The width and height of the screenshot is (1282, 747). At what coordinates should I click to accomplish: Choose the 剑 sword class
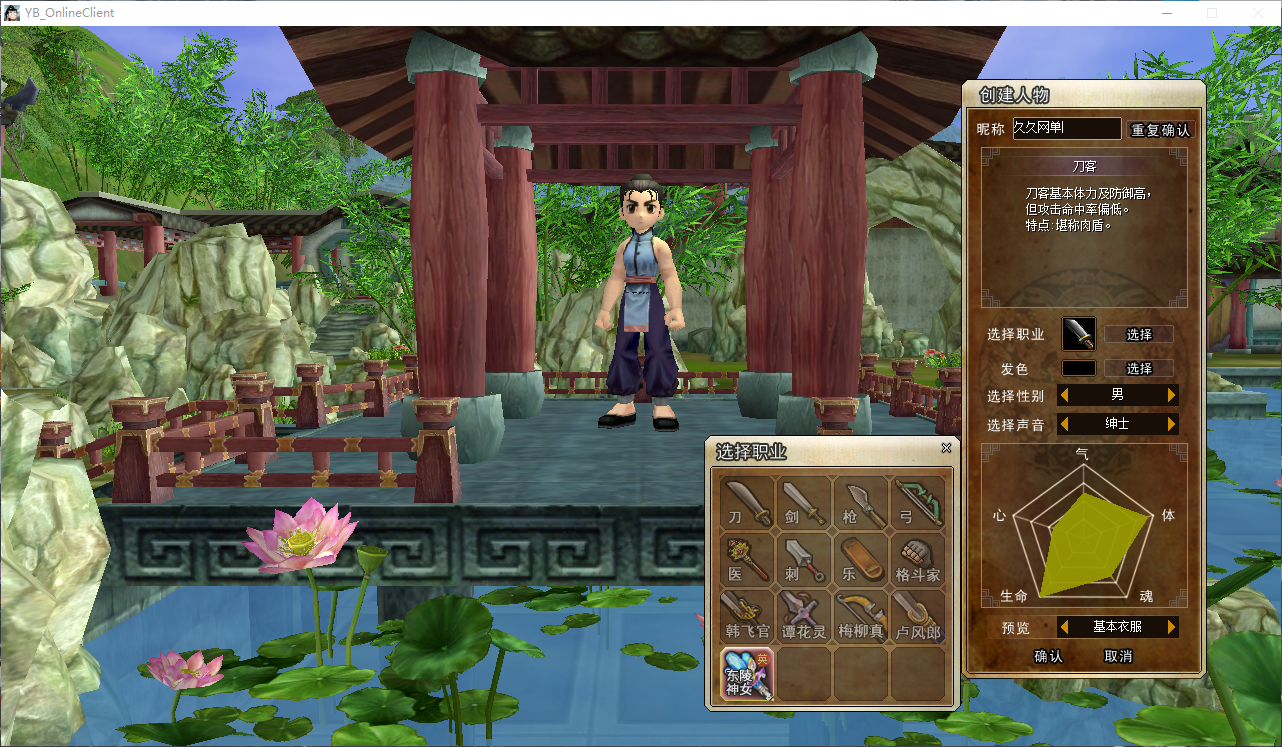[804, 503]
